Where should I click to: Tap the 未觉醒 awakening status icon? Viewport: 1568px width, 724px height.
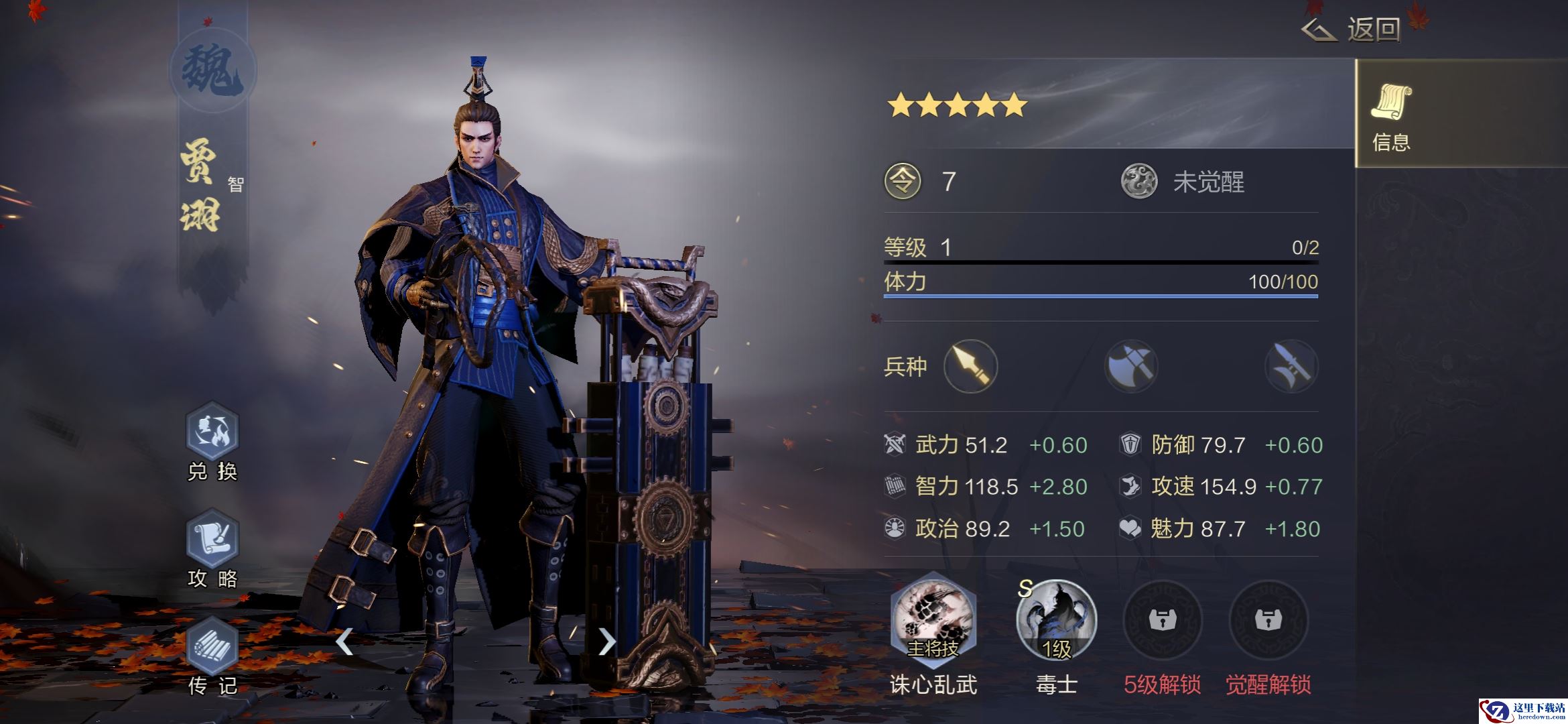1139,182
